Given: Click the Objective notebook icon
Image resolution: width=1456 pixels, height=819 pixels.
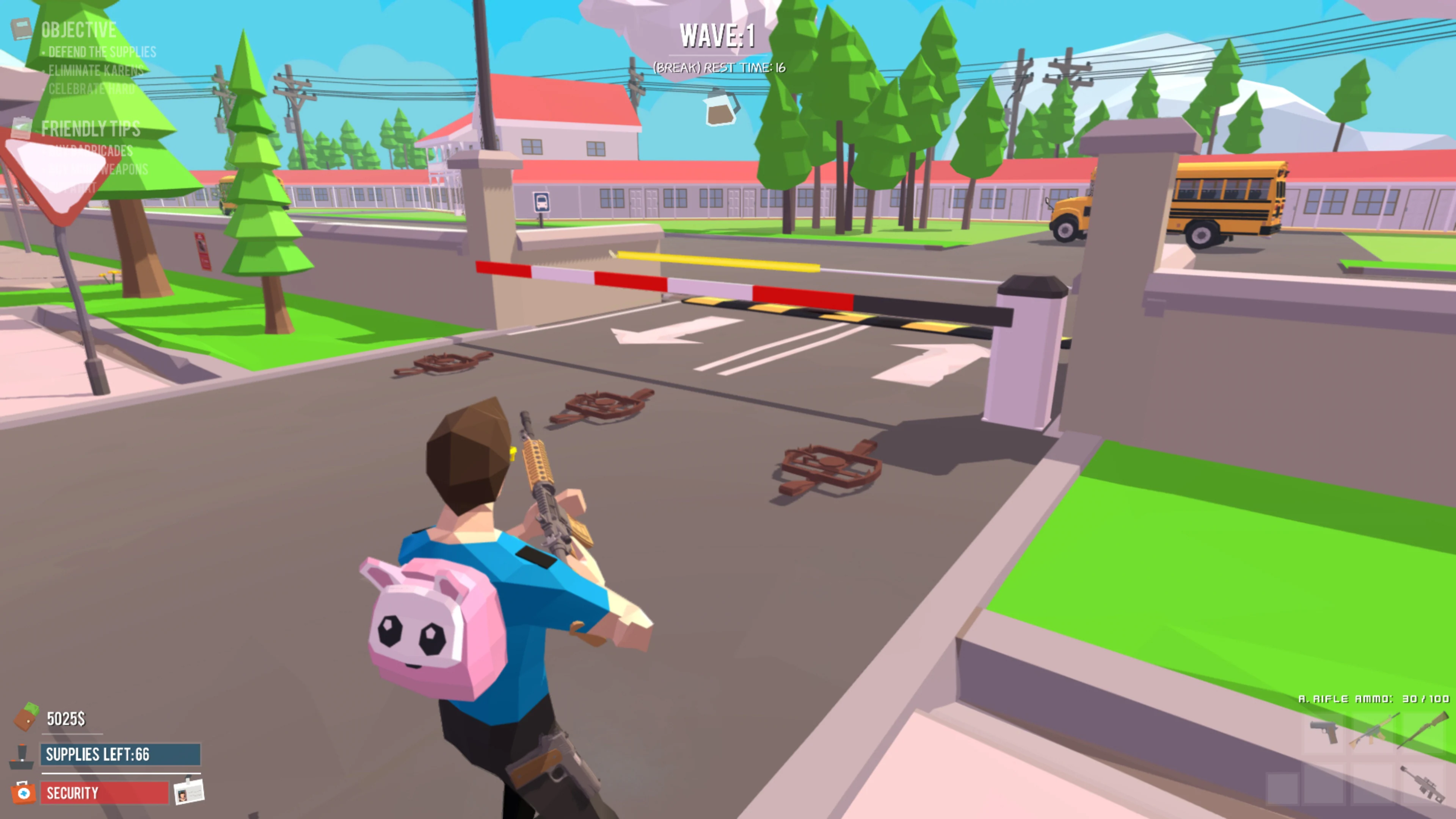Looking at the screenshot, I should [22, 30].
